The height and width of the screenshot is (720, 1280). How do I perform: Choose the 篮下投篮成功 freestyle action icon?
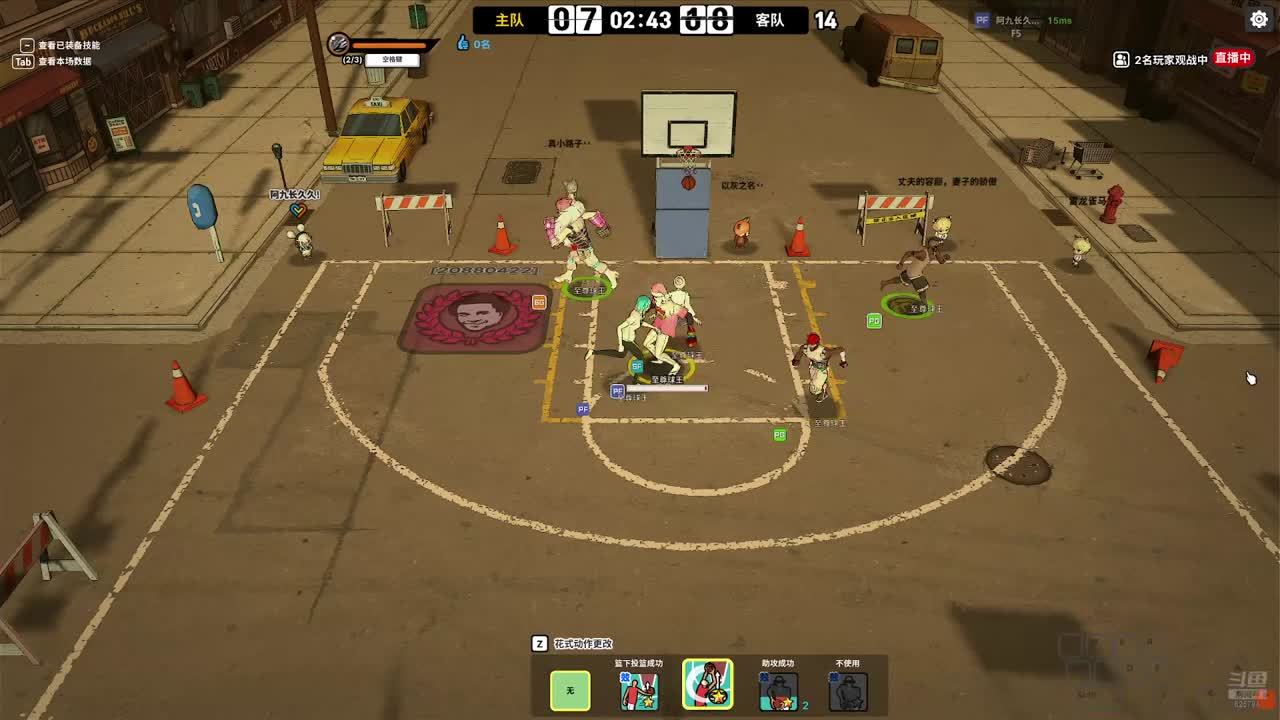click(x=639, y=690)
